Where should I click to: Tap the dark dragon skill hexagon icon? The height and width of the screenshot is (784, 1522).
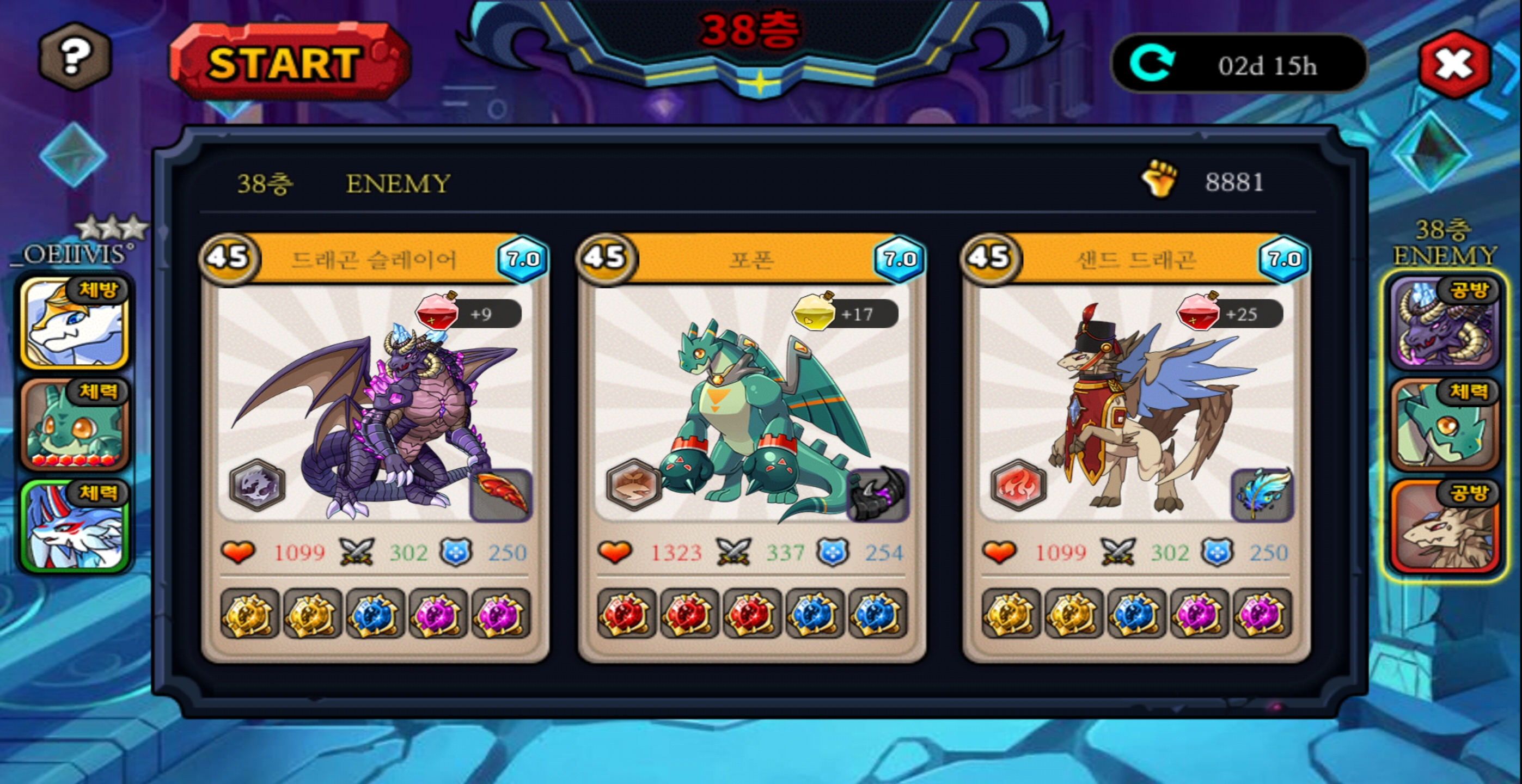click(x=257, y=486)
